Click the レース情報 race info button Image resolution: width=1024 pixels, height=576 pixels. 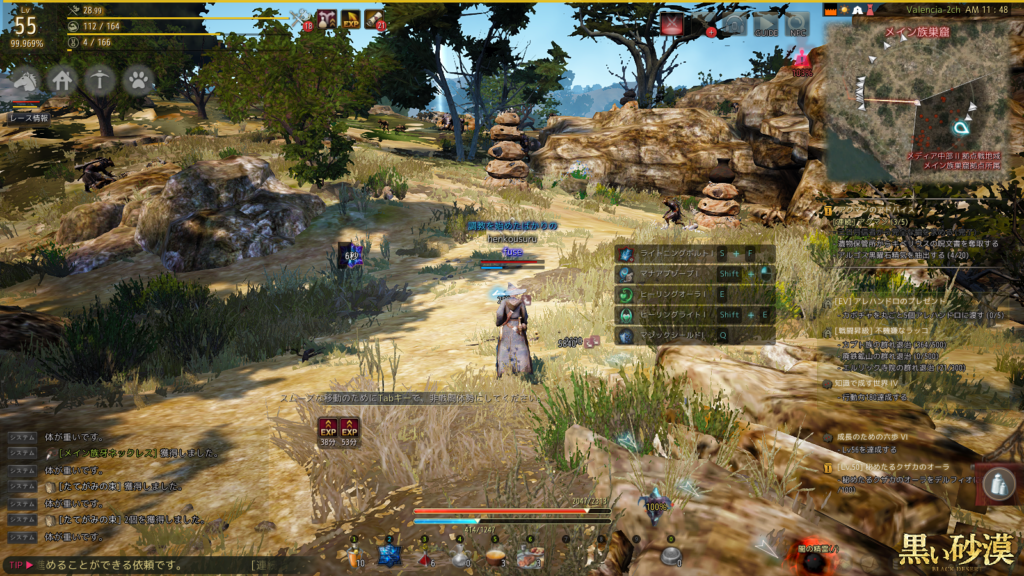click(x=30, y=117)
